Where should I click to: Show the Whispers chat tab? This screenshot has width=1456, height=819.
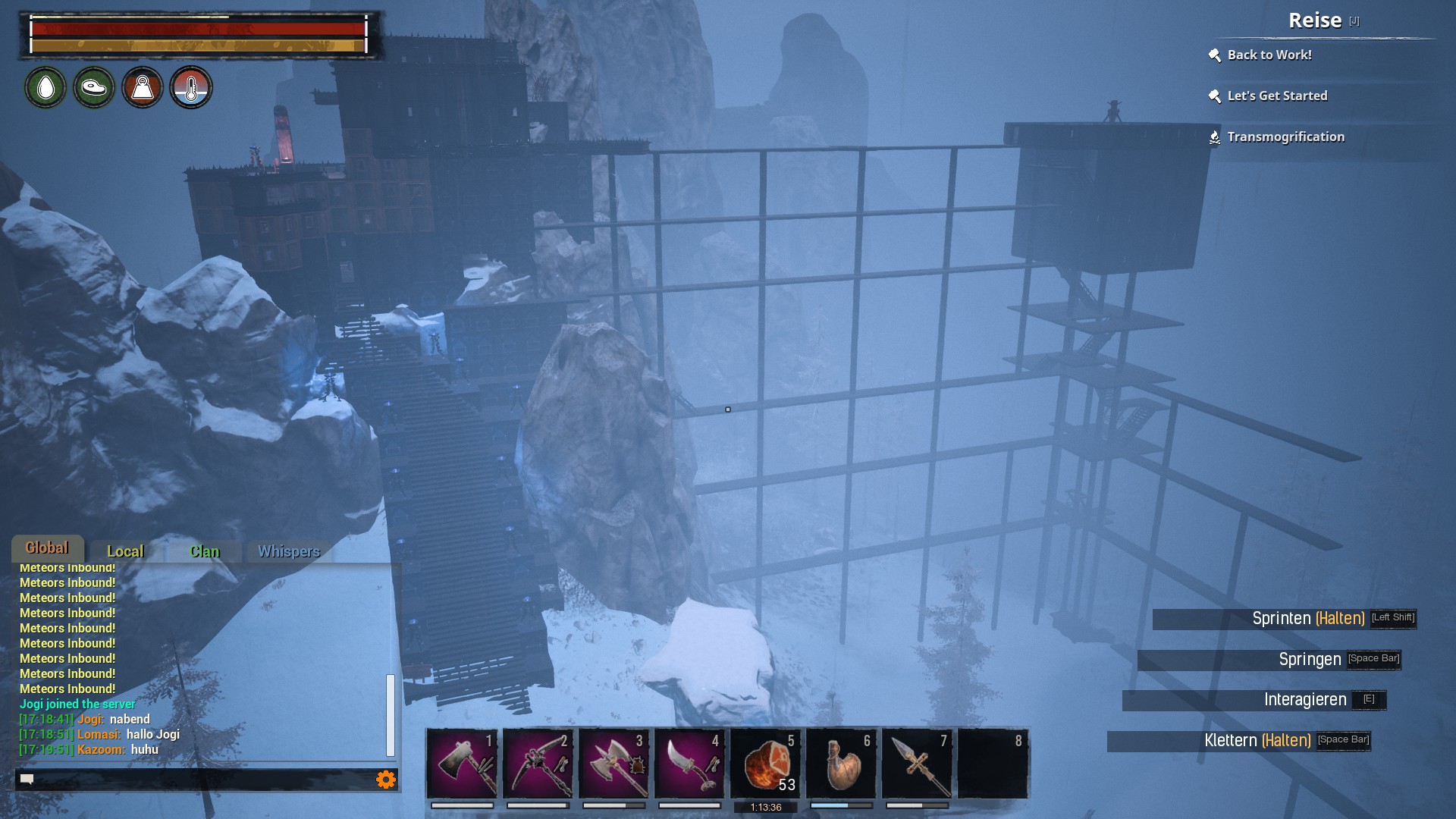click(x=288, y=551)
